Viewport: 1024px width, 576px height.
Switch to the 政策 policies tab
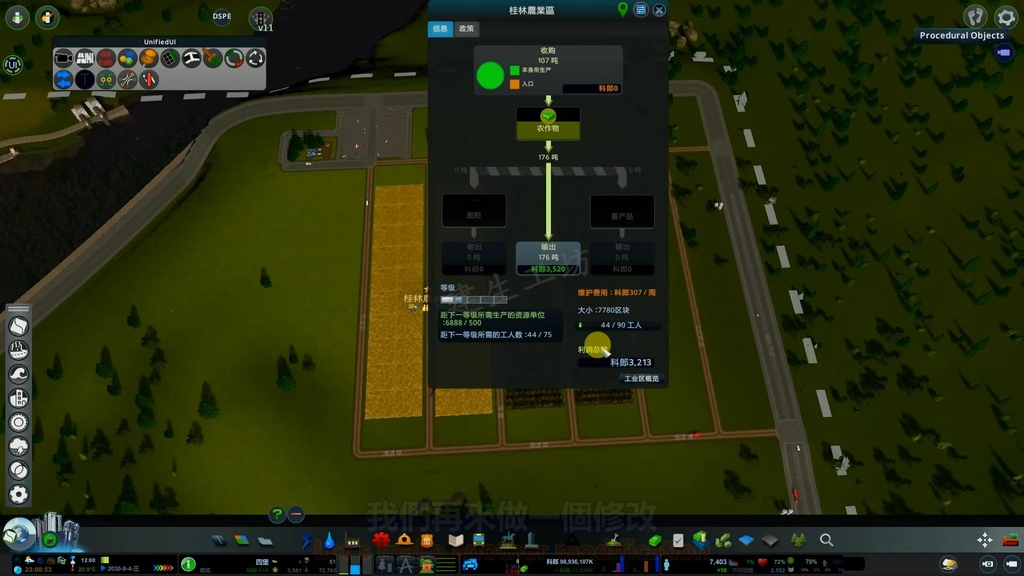(x=466, y=29)
